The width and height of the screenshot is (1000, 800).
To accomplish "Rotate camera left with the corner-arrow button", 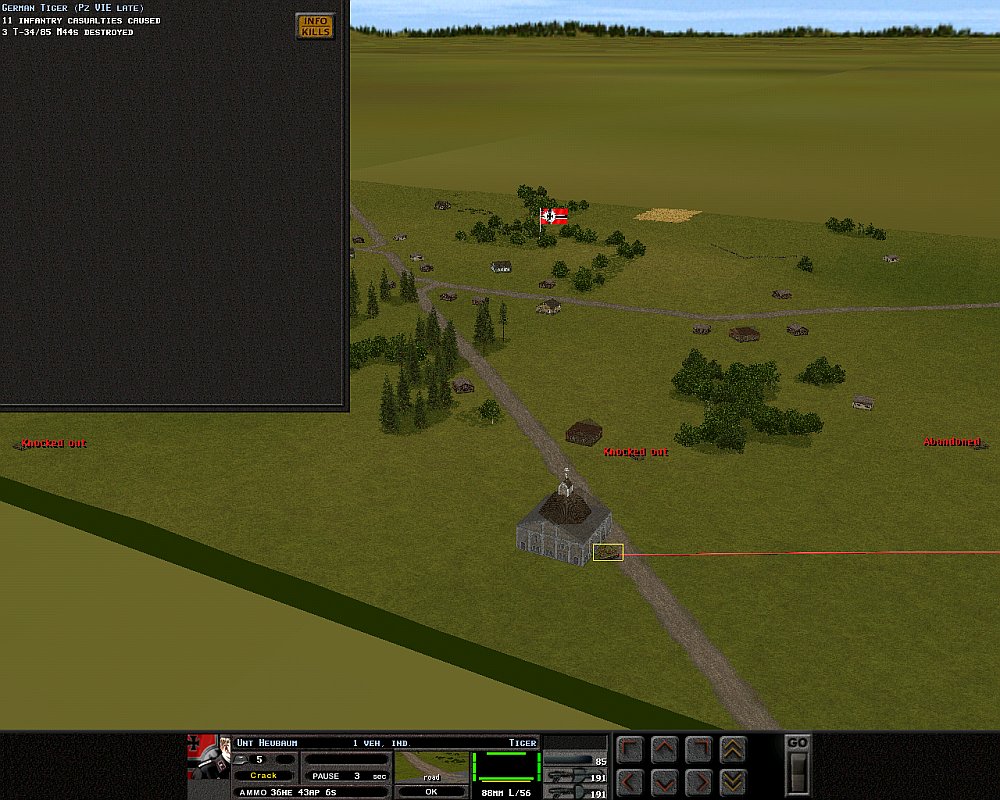I will pyautogui.click(x=630, y=749).
